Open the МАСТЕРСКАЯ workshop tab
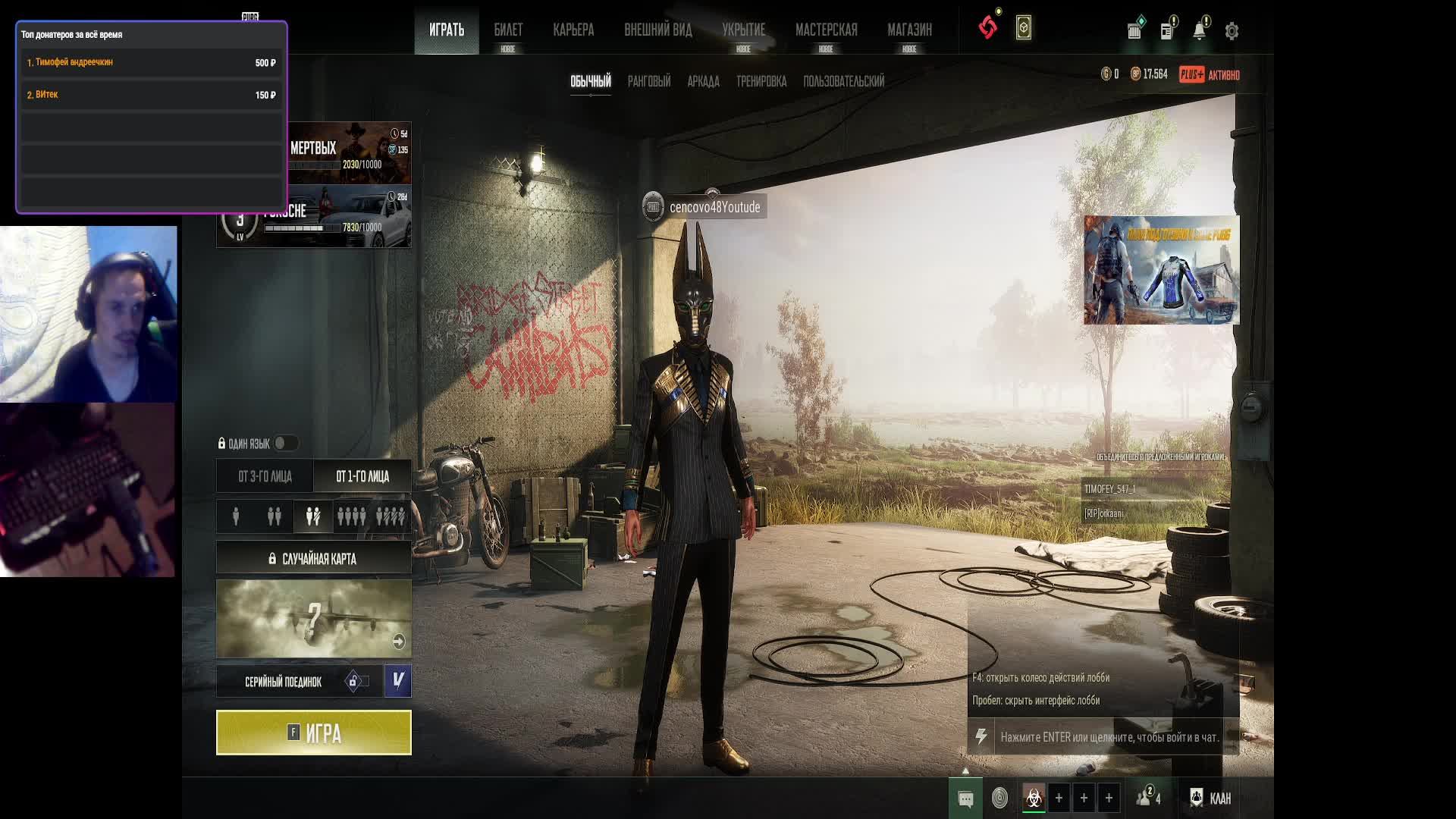This screenshot has height=819, width=1456. (826, 30)
